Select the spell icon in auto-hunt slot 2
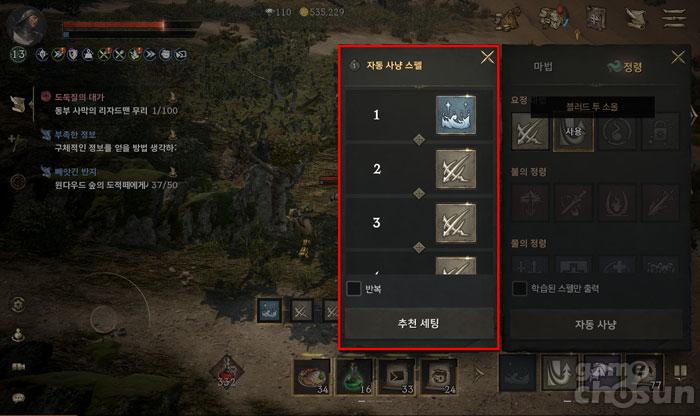Screen dimensions: 700x416 (x=456, y=169)
